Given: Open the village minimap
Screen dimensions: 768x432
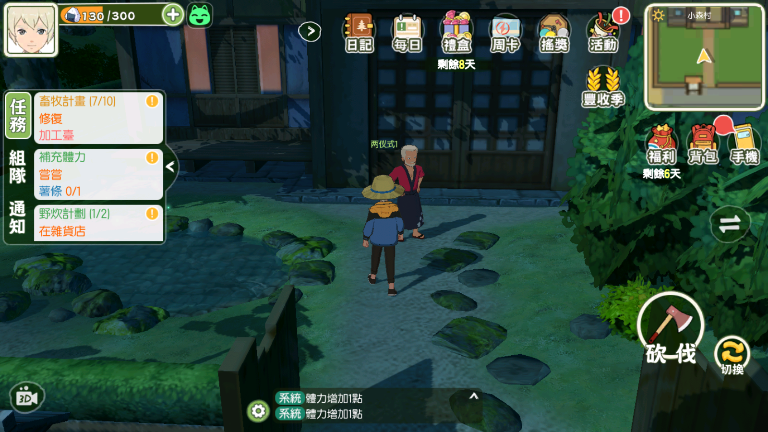Looking at the screenshot, I should click(x=705, y=57).
